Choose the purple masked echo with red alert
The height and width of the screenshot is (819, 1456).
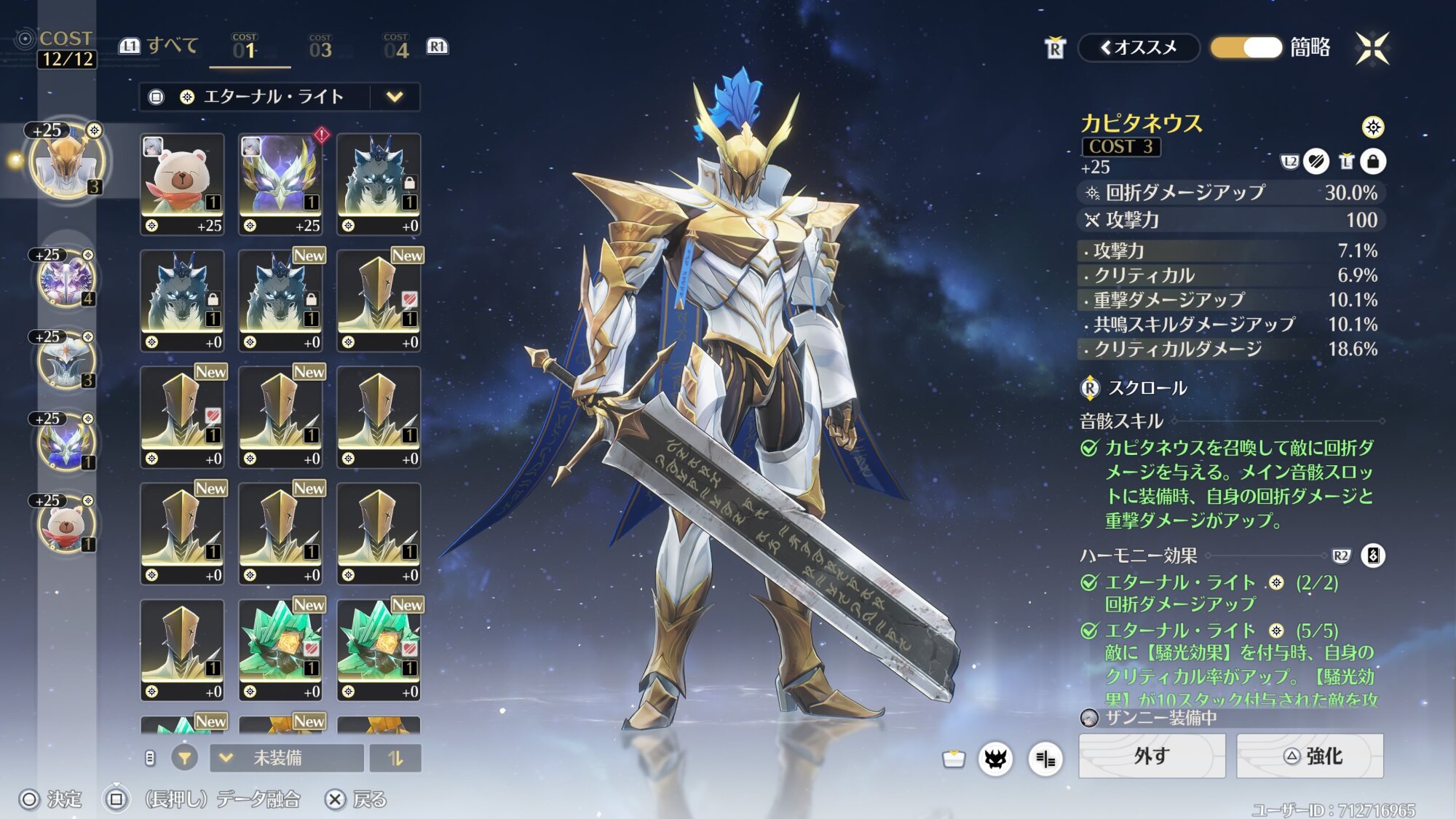[280, 183]
